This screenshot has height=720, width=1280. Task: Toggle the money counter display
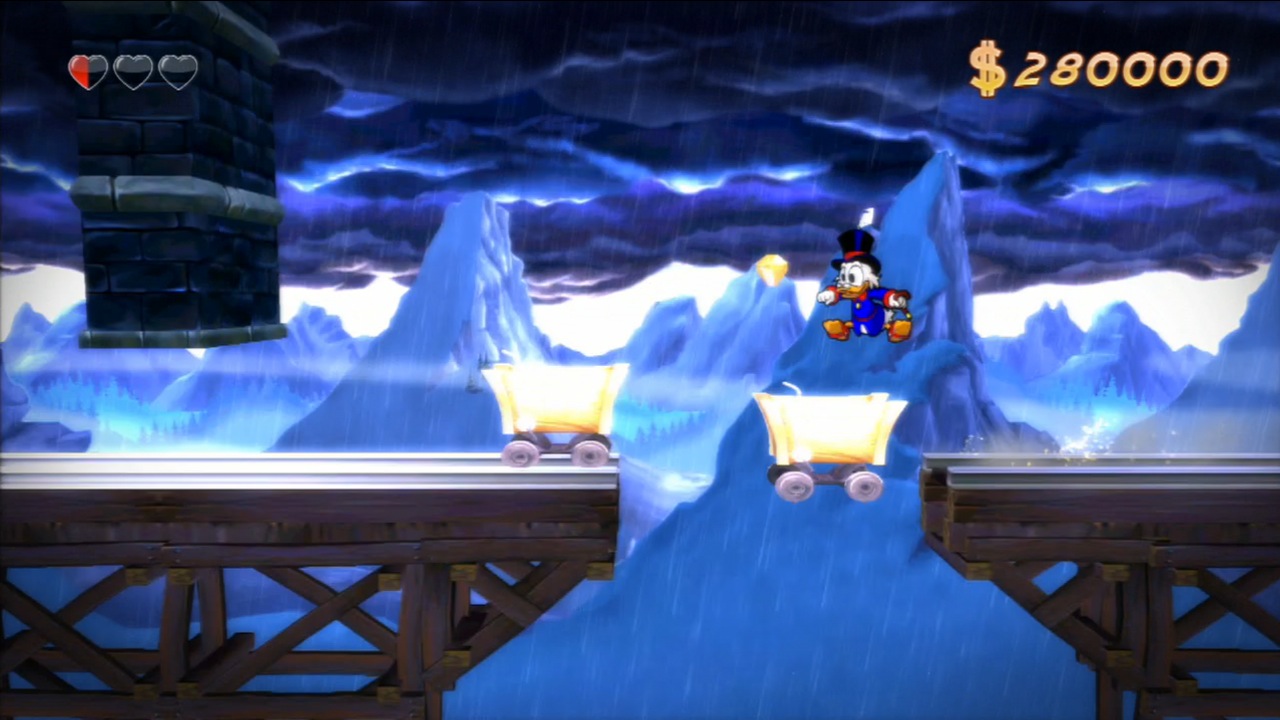(x=1110, y=68)
